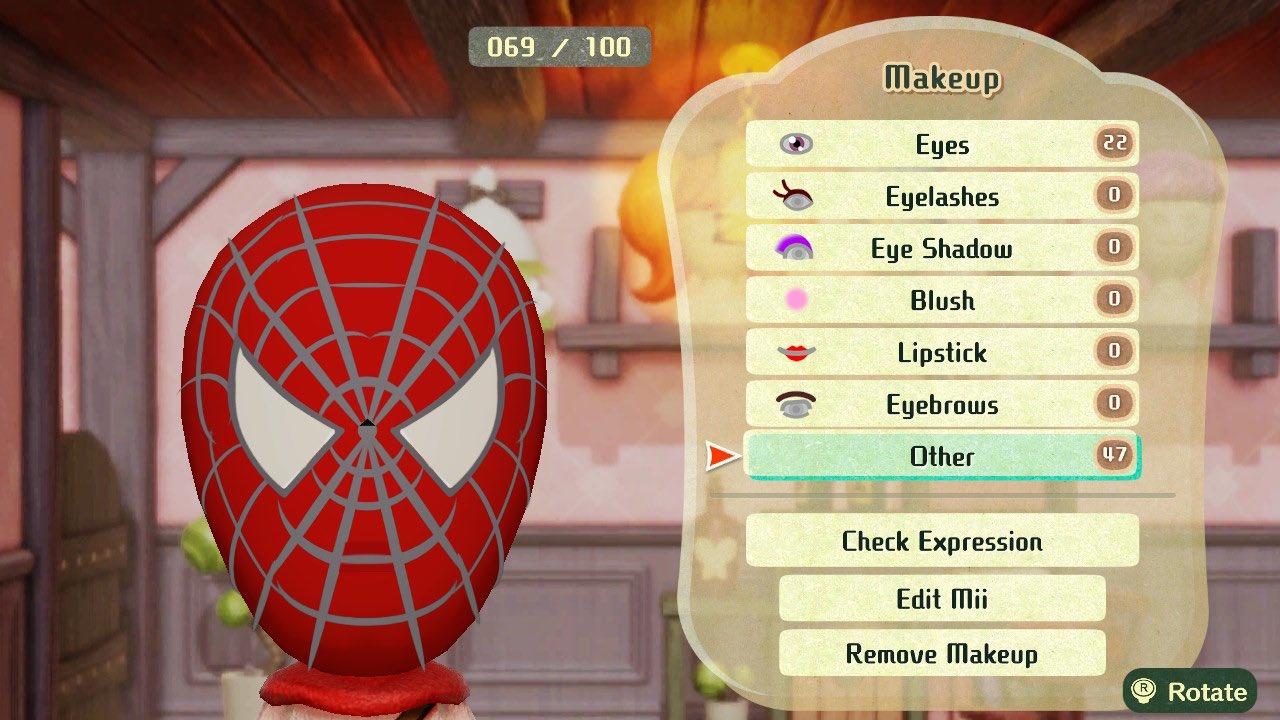
Task: Click Edit Mii
Action: pyautogui.click(x=940, y=598)
